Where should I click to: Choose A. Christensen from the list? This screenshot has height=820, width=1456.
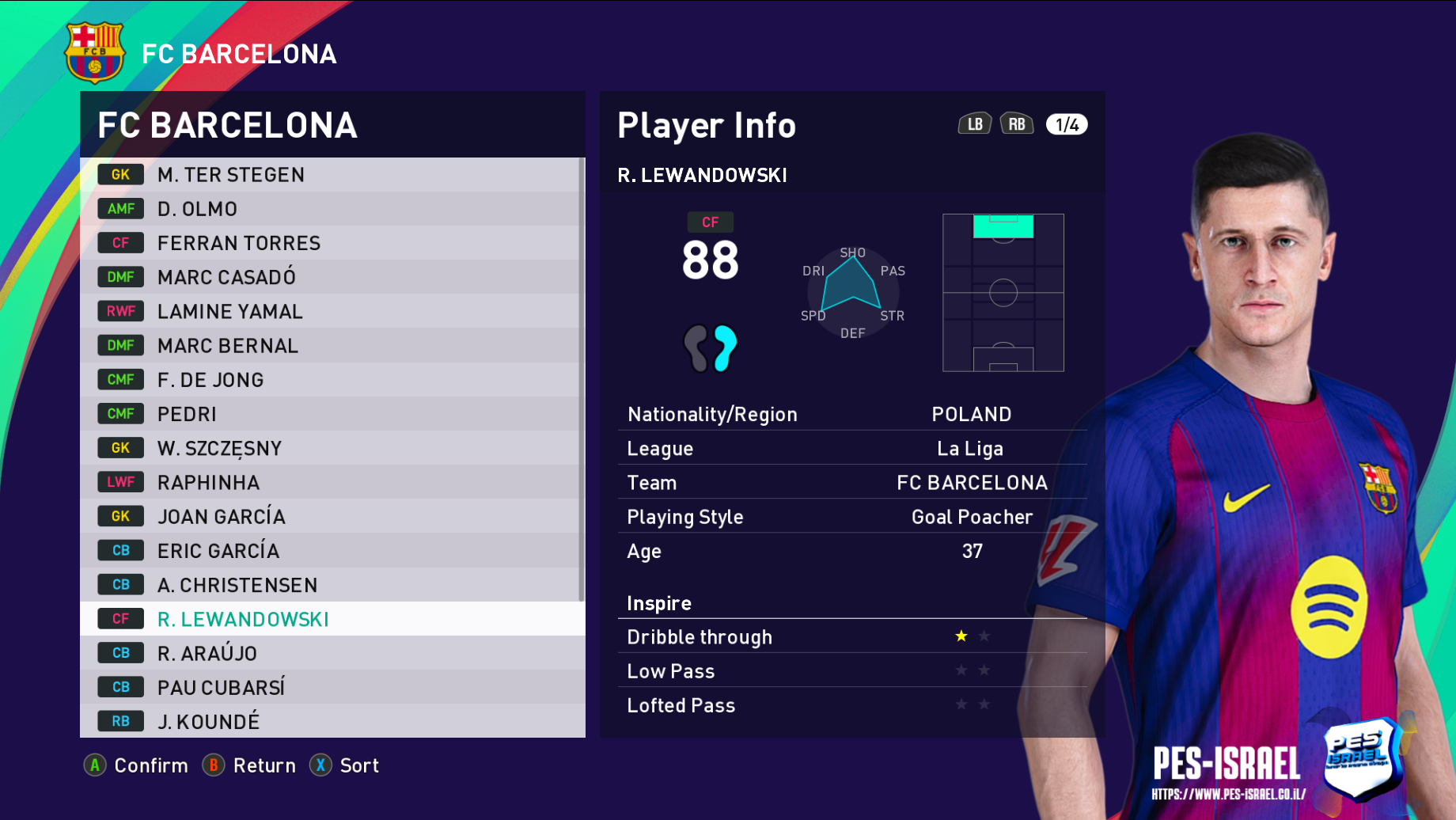click(x=332, y=585)
